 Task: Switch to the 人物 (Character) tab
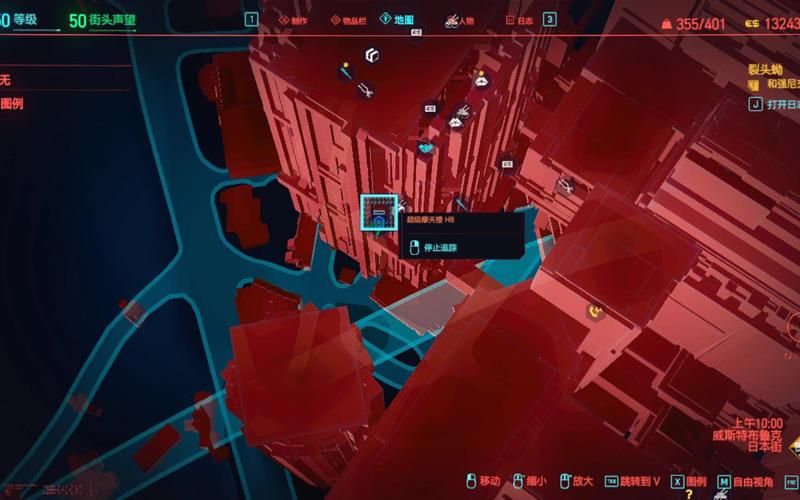462,19
